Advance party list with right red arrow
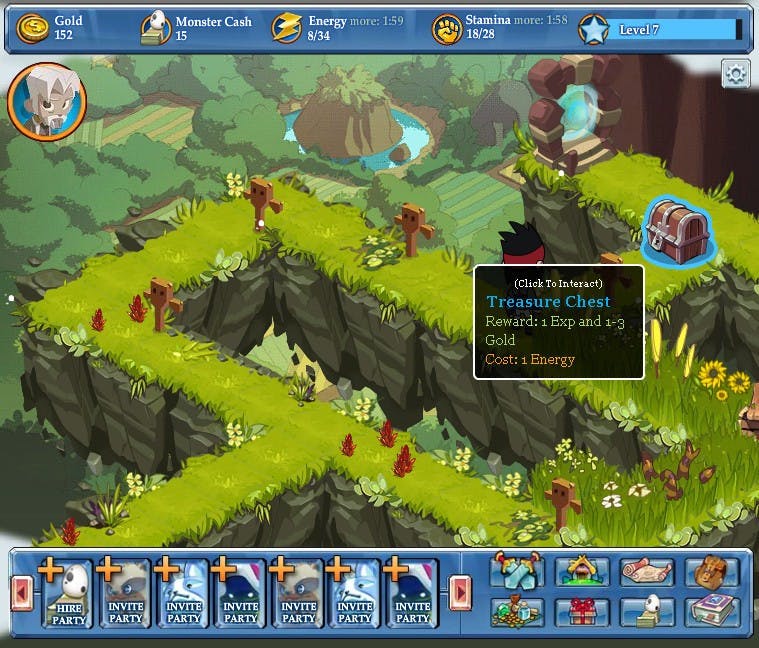The width and height of the screenshot is (759, 648). 460,593
